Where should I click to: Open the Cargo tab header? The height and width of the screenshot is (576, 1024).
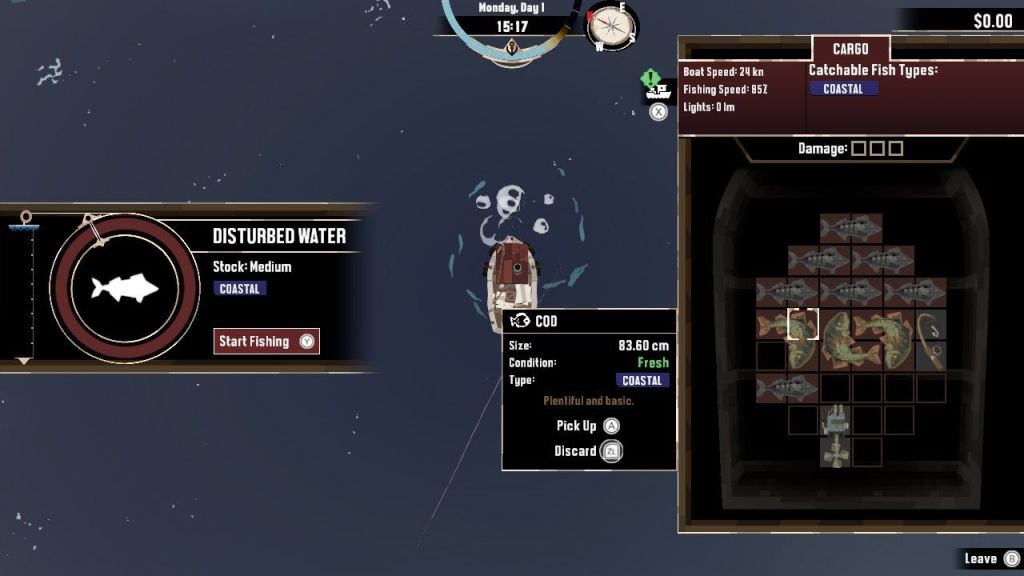850,49
